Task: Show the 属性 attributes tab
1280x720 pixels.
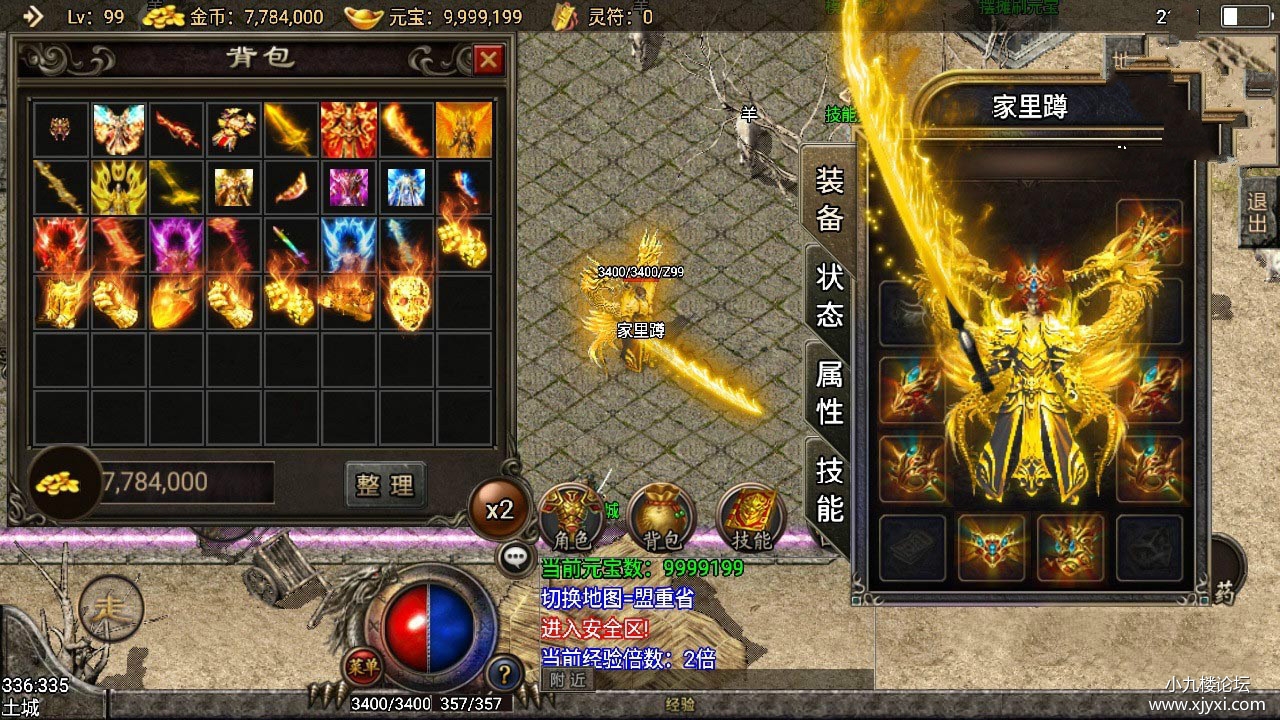Action: 830,392
